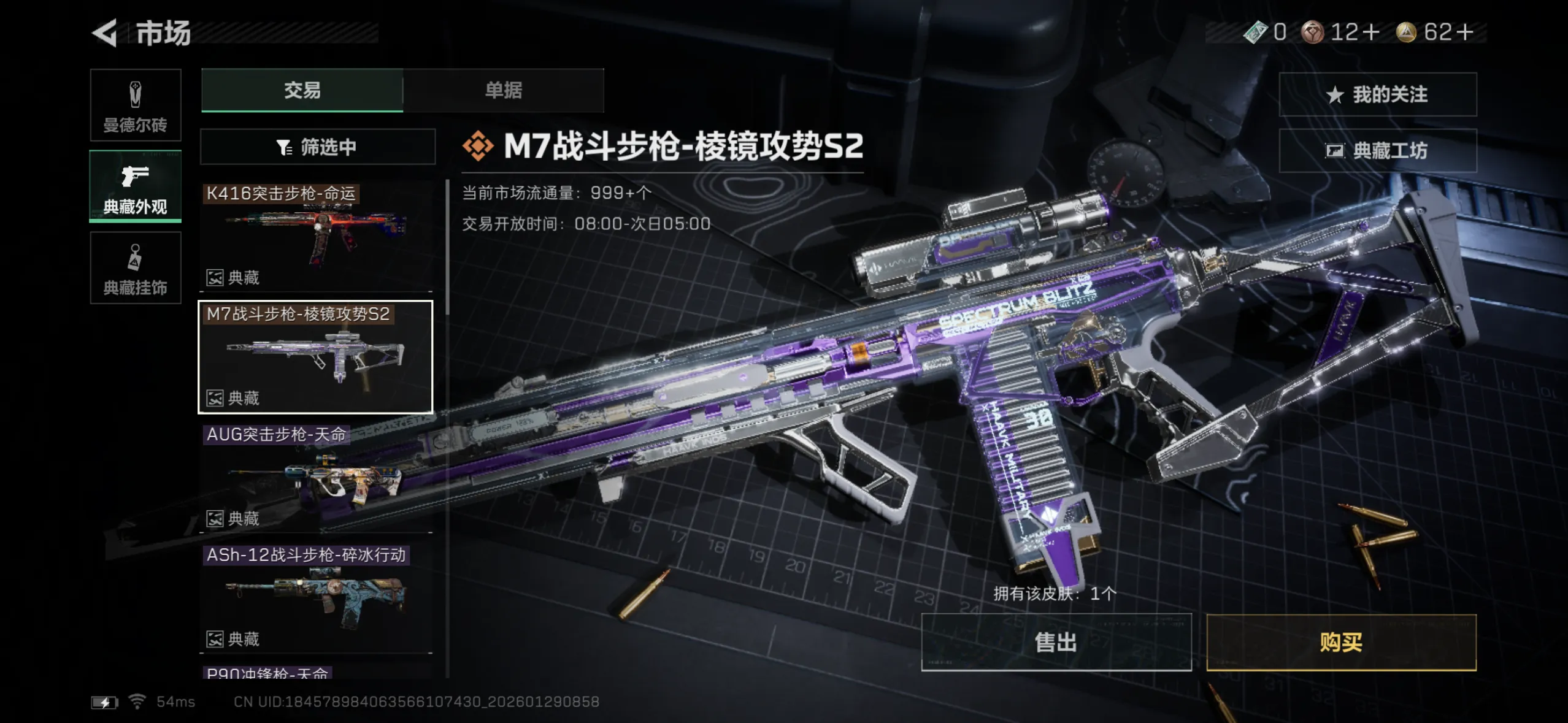Select the 曼德尔砖 category
This screenshot has width=1568, height=723.
pyautogui.click(x=135, y=105)
